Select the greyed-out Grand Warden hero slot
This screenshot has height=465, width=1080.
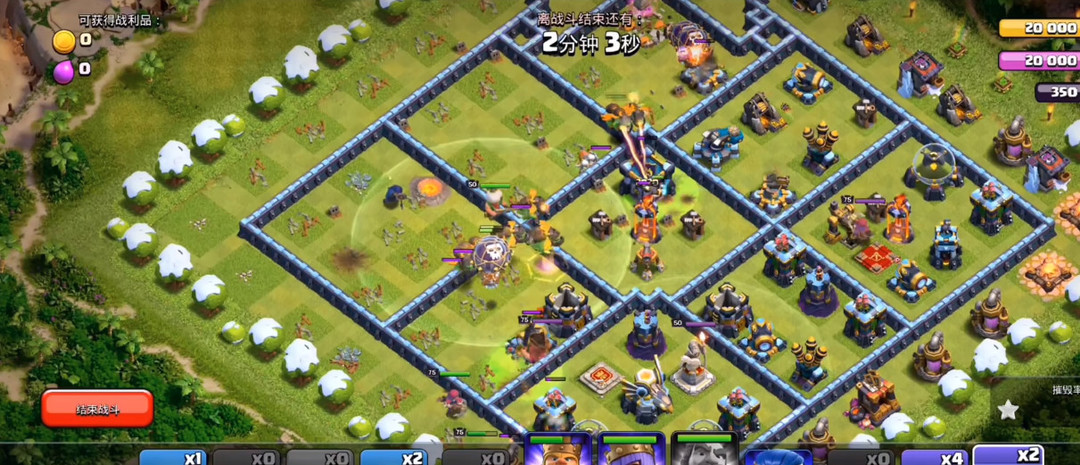pyautogui.click(x=704, y=450)
